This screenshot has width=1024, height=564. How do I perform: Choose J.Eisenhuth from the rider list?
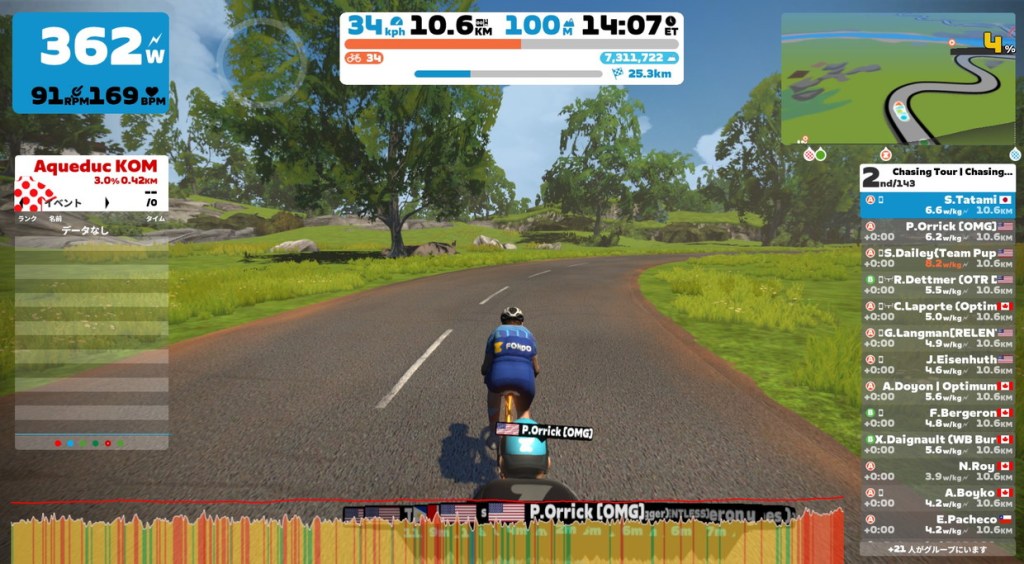[937, 364]
